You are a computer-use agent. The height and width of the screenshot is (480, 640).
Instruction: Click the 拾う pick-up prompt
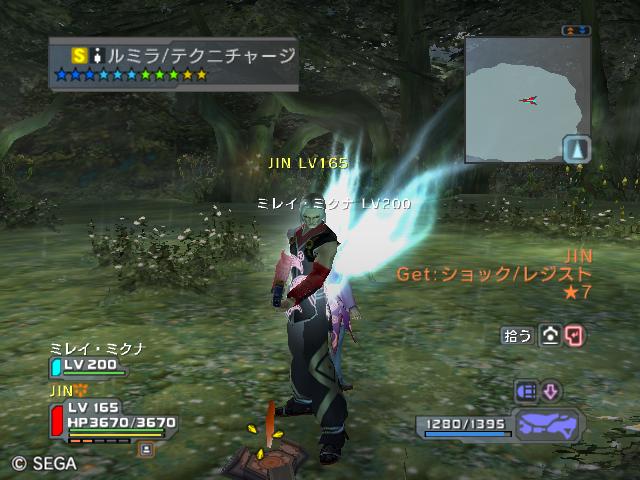click(x=516, y=336)
